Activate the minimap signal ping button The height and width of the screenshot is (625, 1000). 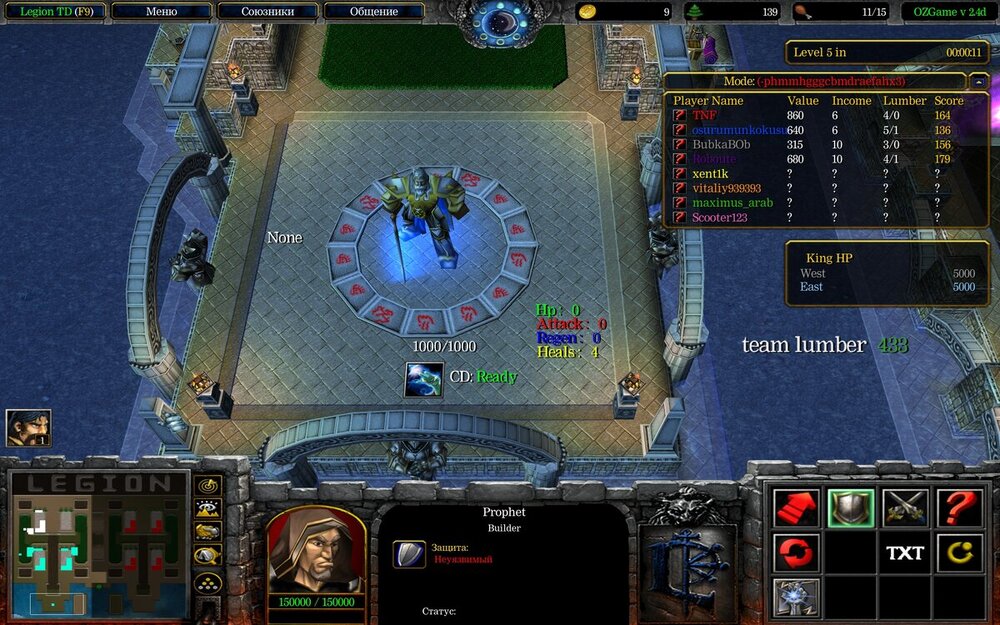[208, 485]
